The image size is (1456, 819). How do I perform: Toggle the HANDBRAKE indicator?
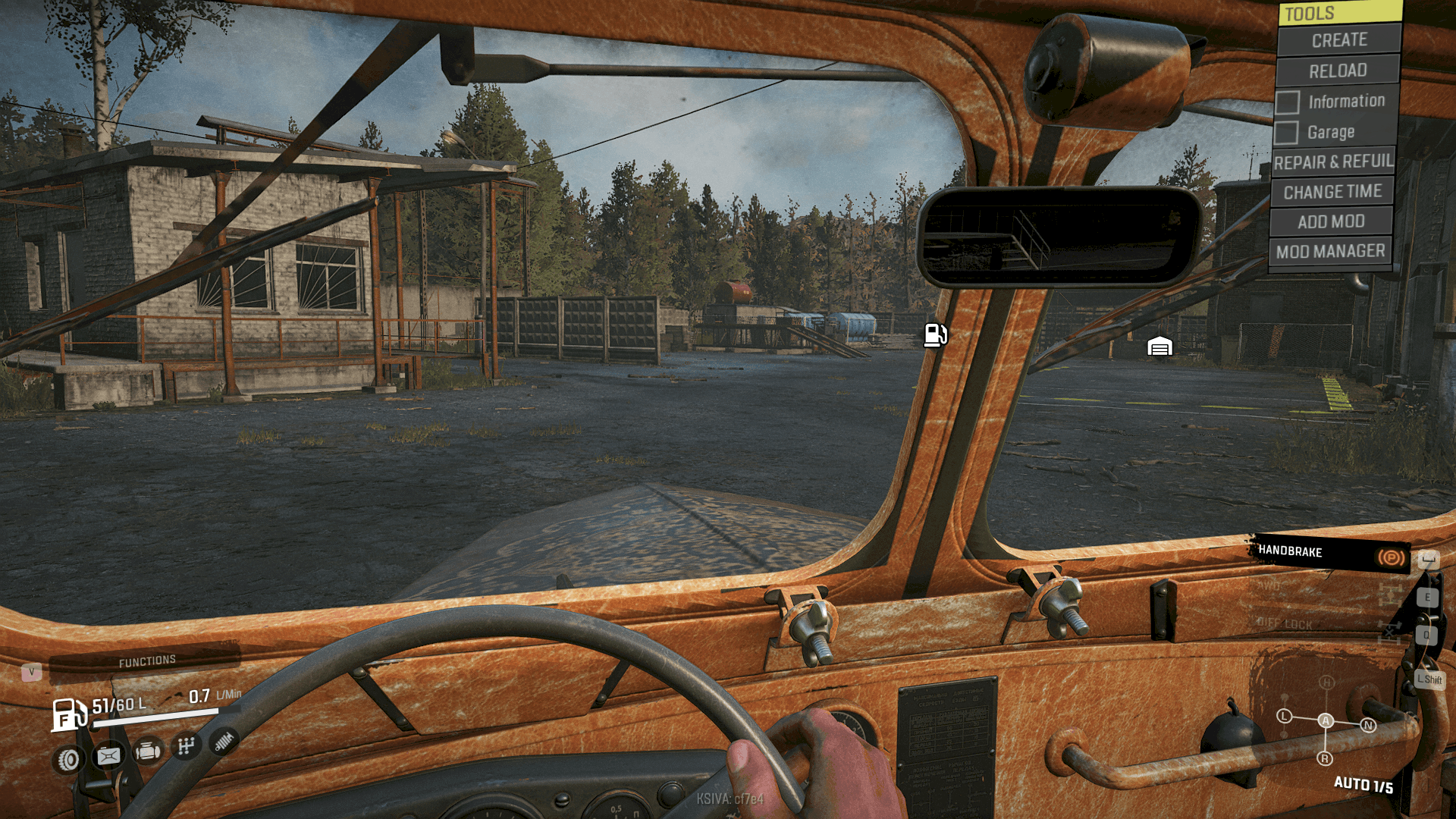pyautogui.click(x=1330, y=554)
